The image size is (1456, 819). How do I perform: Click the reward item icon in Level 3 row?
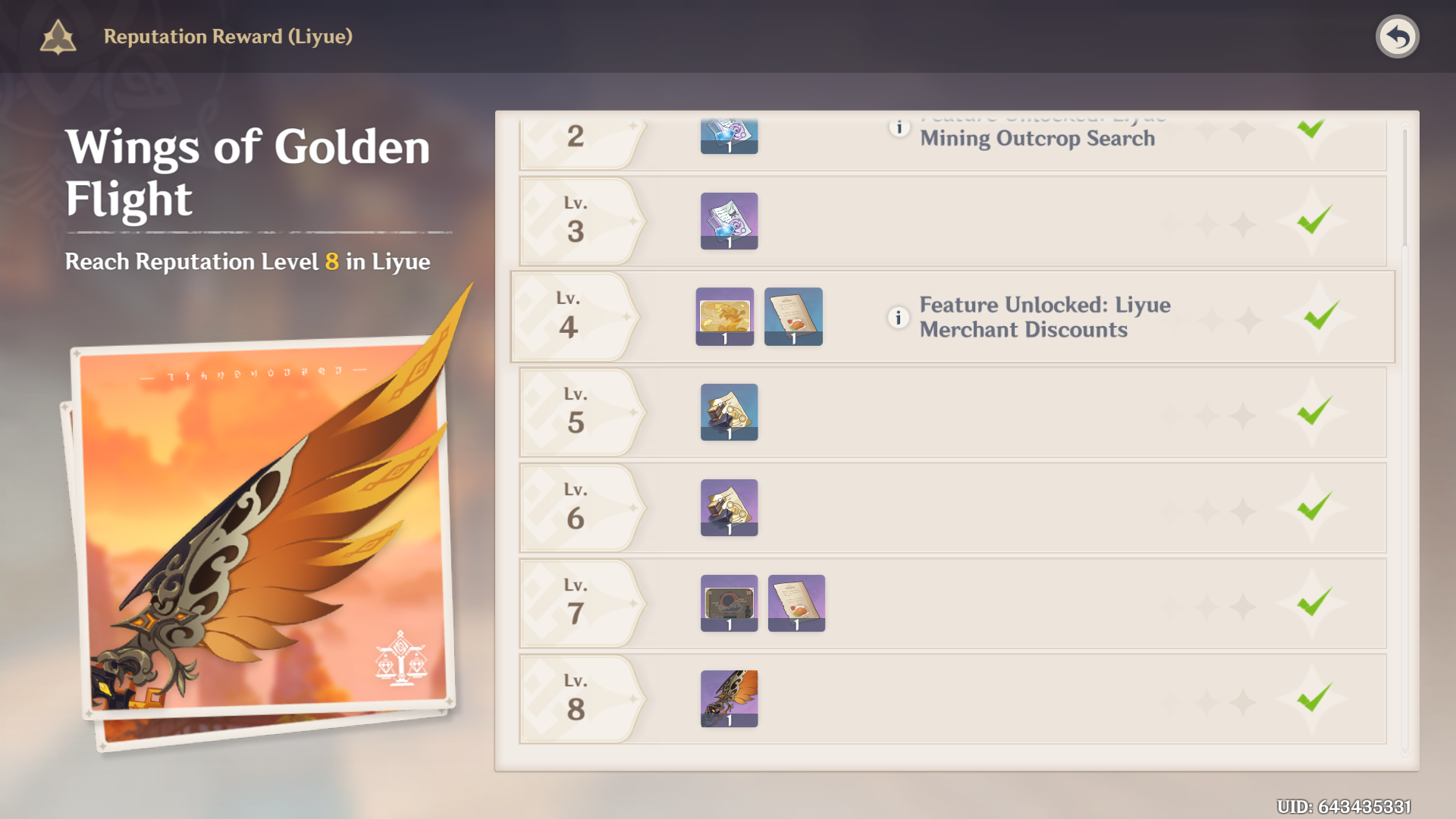tap(729, 221)
